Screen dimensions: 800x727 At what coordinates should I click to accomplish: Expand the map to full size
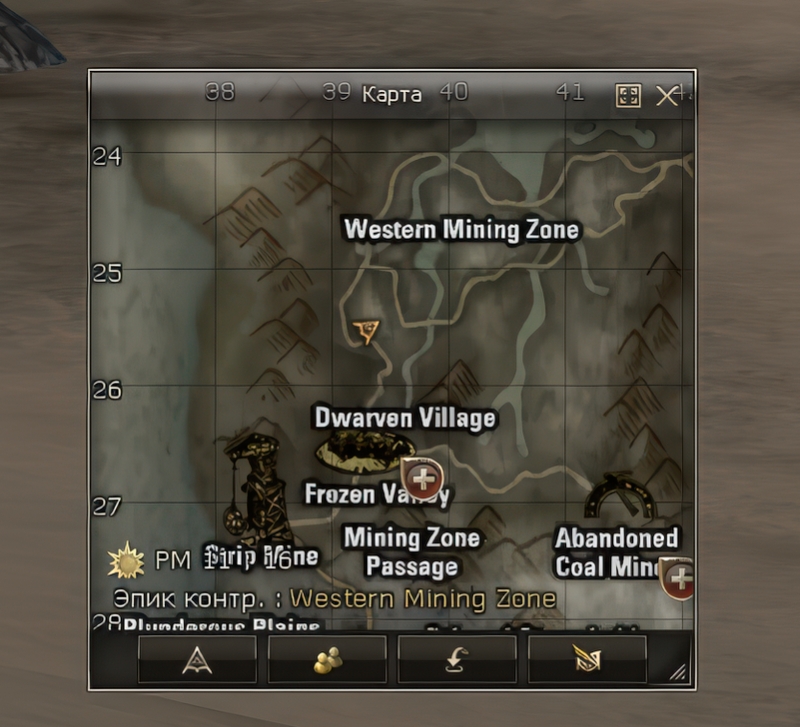coord(628,96)
